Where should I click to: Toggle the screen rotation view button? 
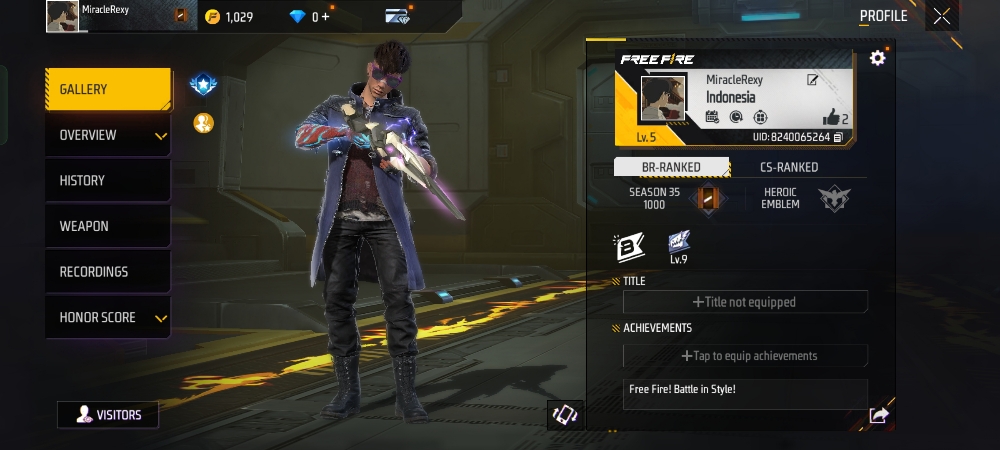(564, 415)
